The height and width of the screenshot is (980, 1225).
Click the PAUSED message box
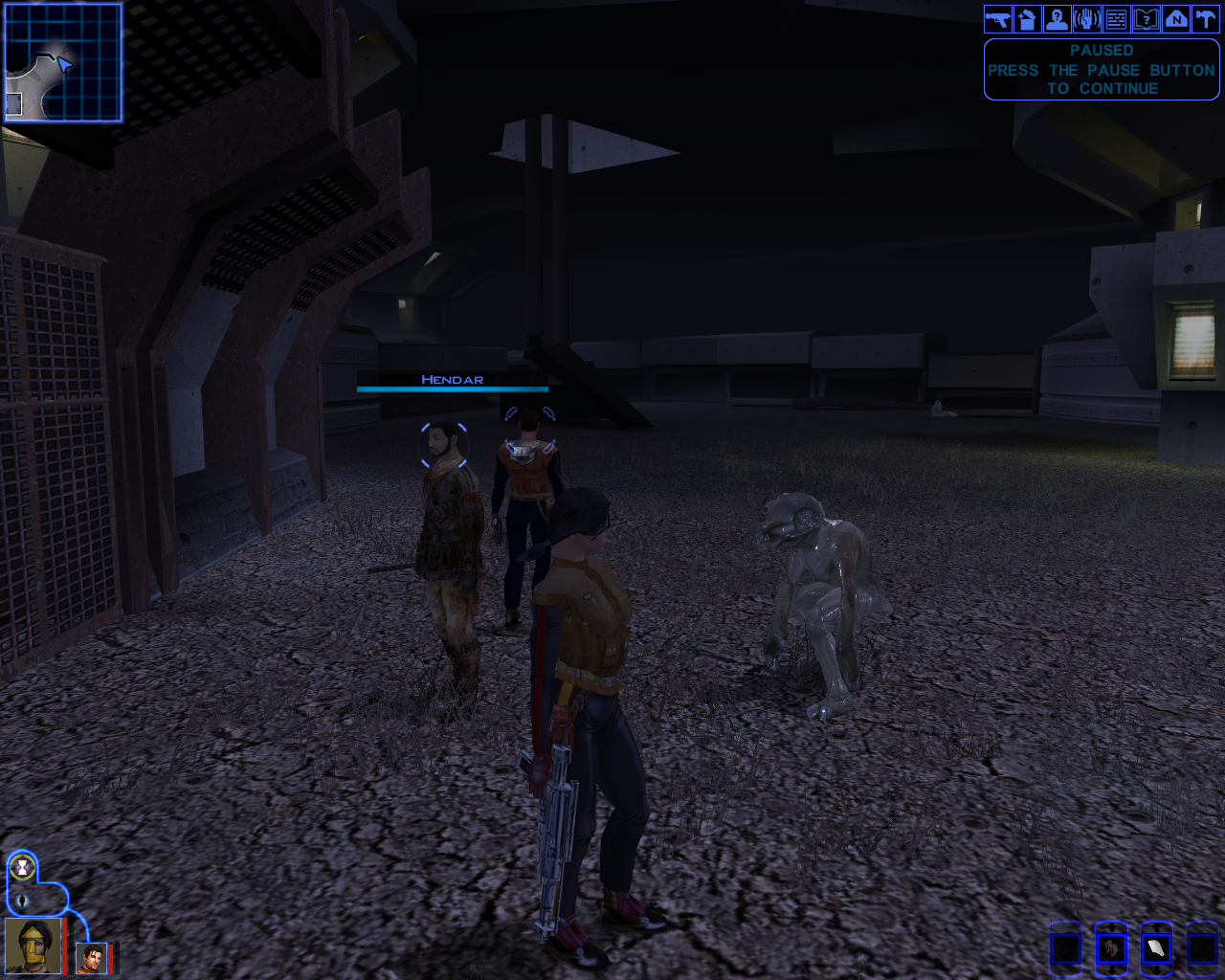click(1101, 69)
